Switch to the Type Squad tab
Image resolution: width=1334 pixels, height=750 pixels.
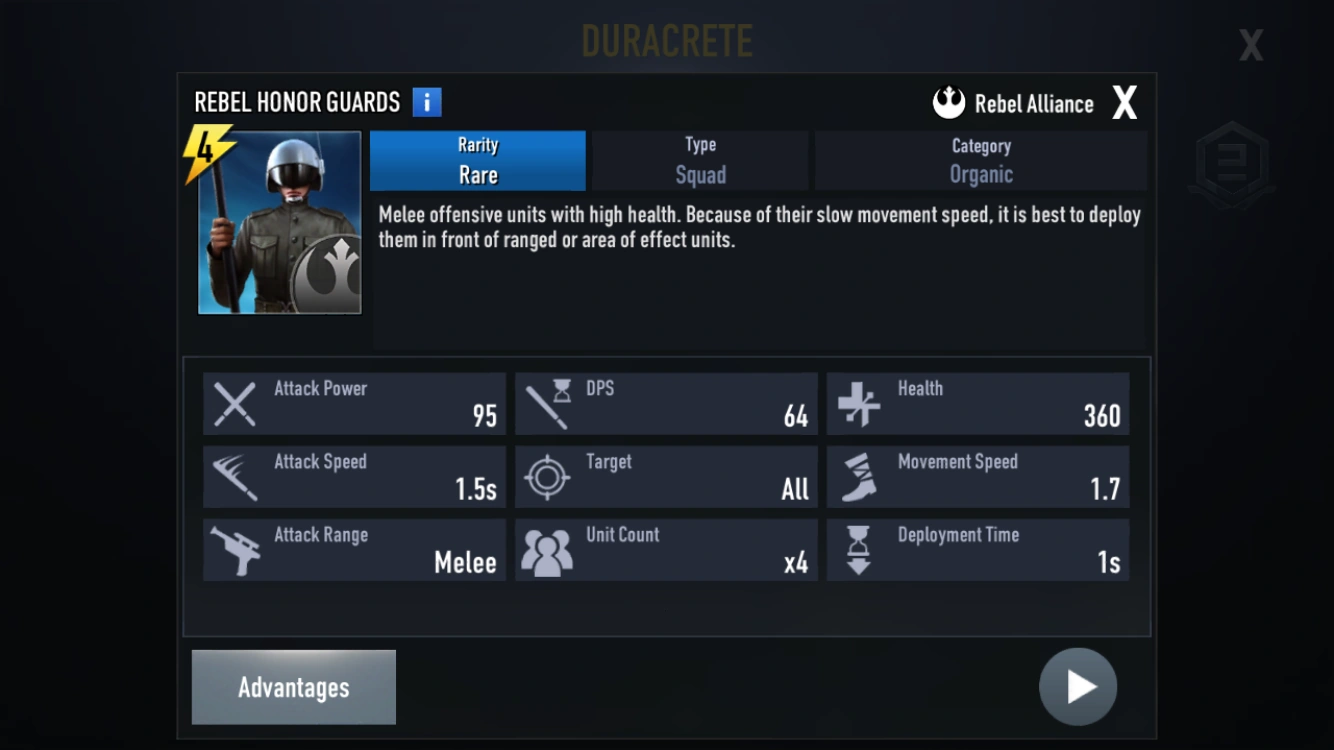click(x=699, y=160)
